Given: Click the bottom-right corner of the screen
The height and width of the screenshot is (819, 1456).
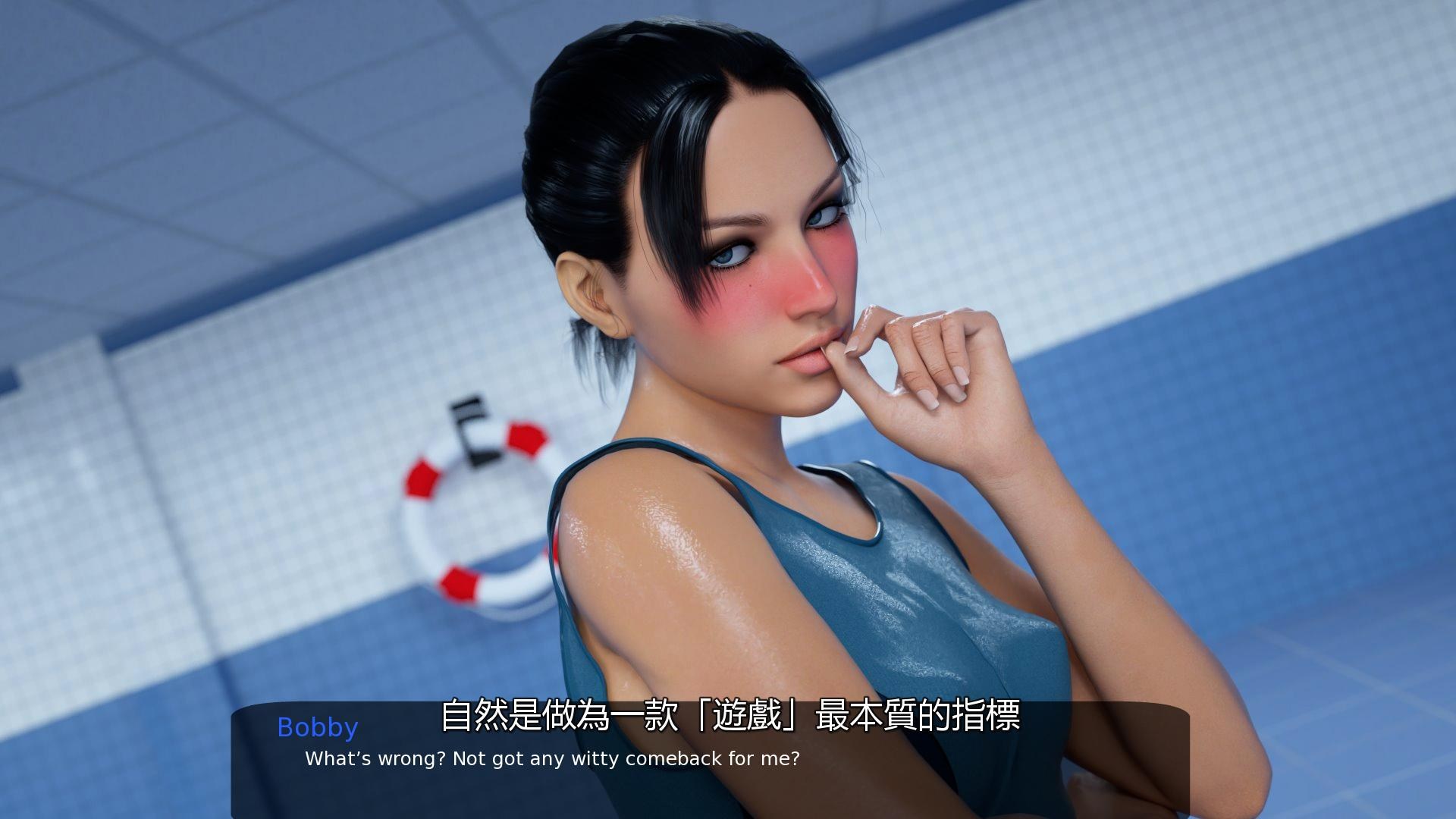Looking at the screenshot, I should coord(1448,811).
